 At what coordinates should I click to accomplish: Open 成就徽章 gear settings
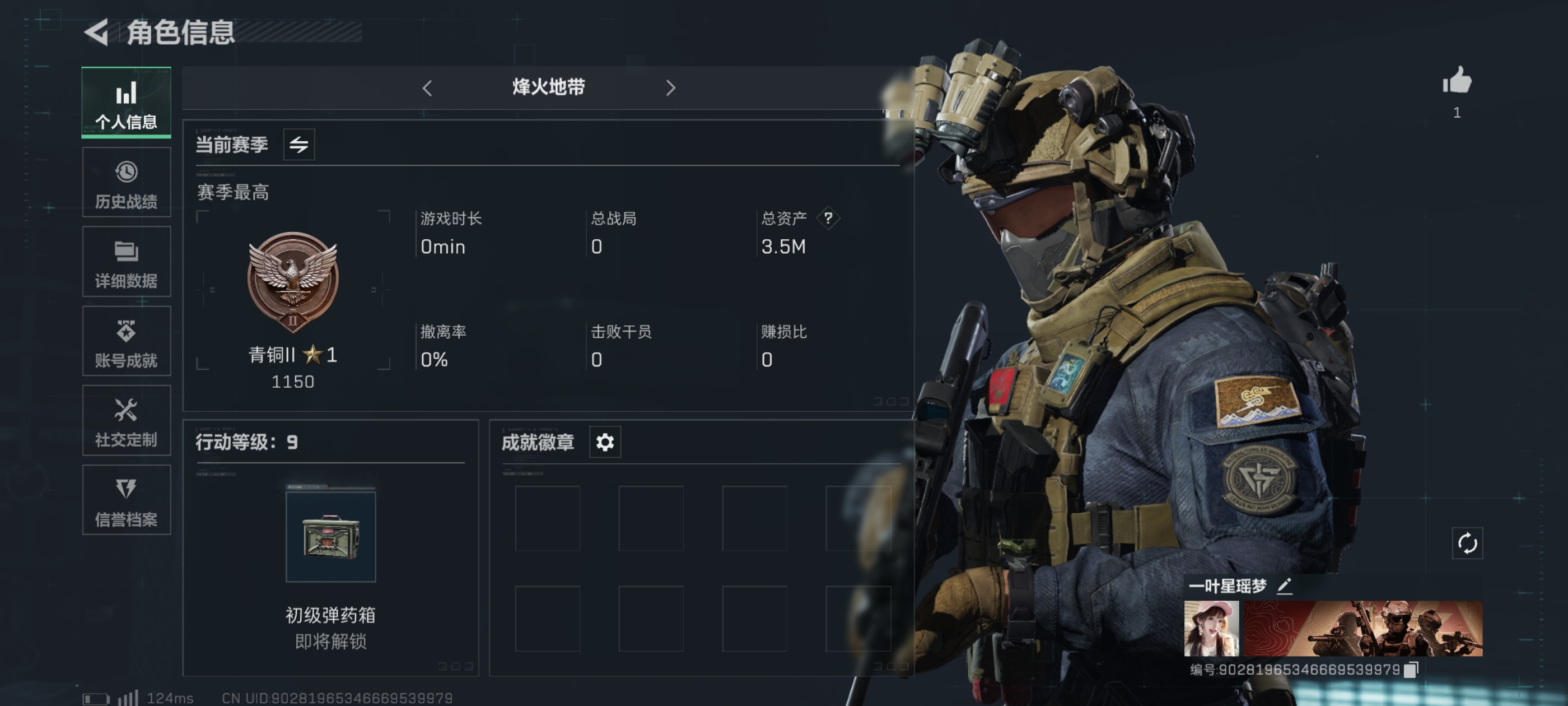[604, 442]
